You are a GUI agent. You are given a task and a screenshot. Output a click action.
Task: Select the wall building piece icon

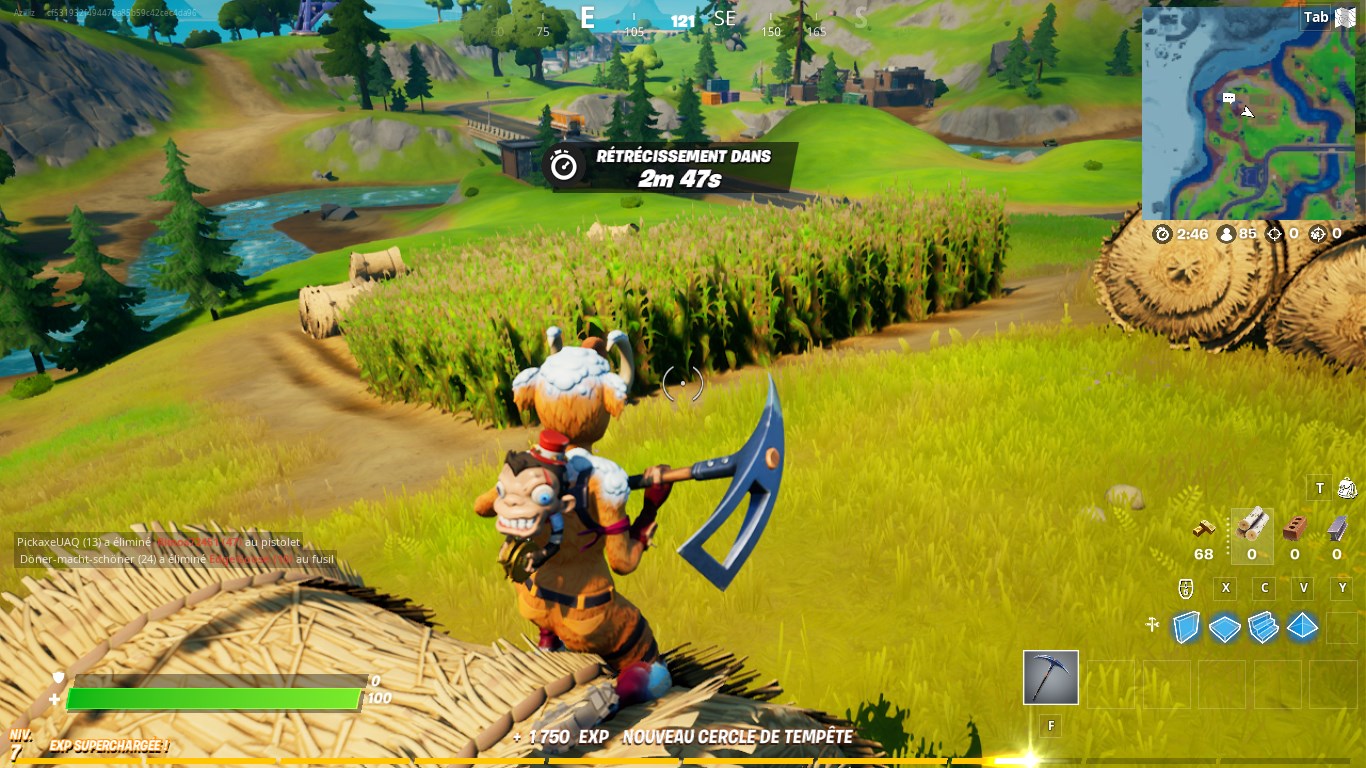[1186, 626]
